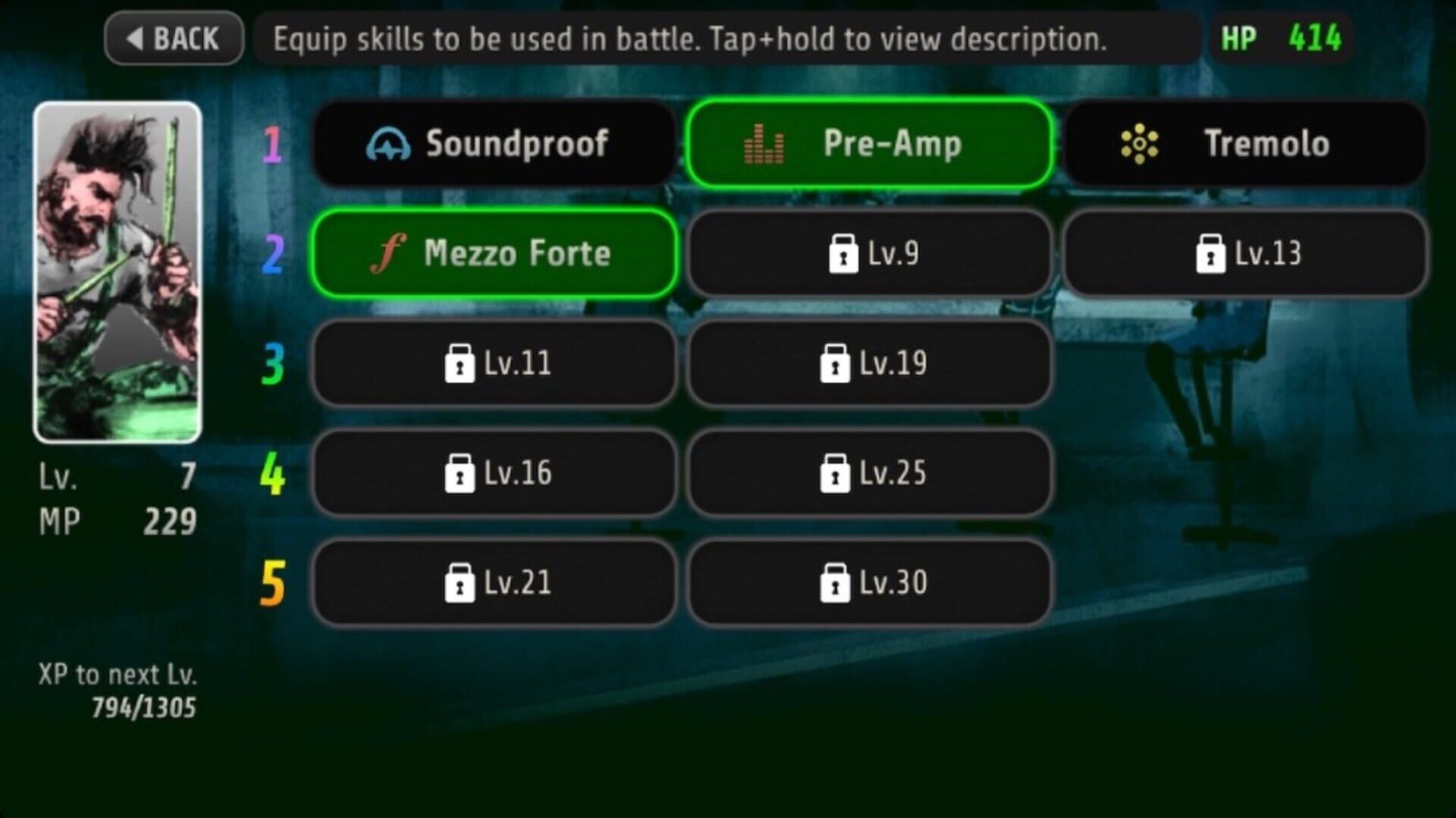This screenshot has height=818, width=1456.
Task: Select the locked Lv.19 skill slot
Action: pos(869,363)
